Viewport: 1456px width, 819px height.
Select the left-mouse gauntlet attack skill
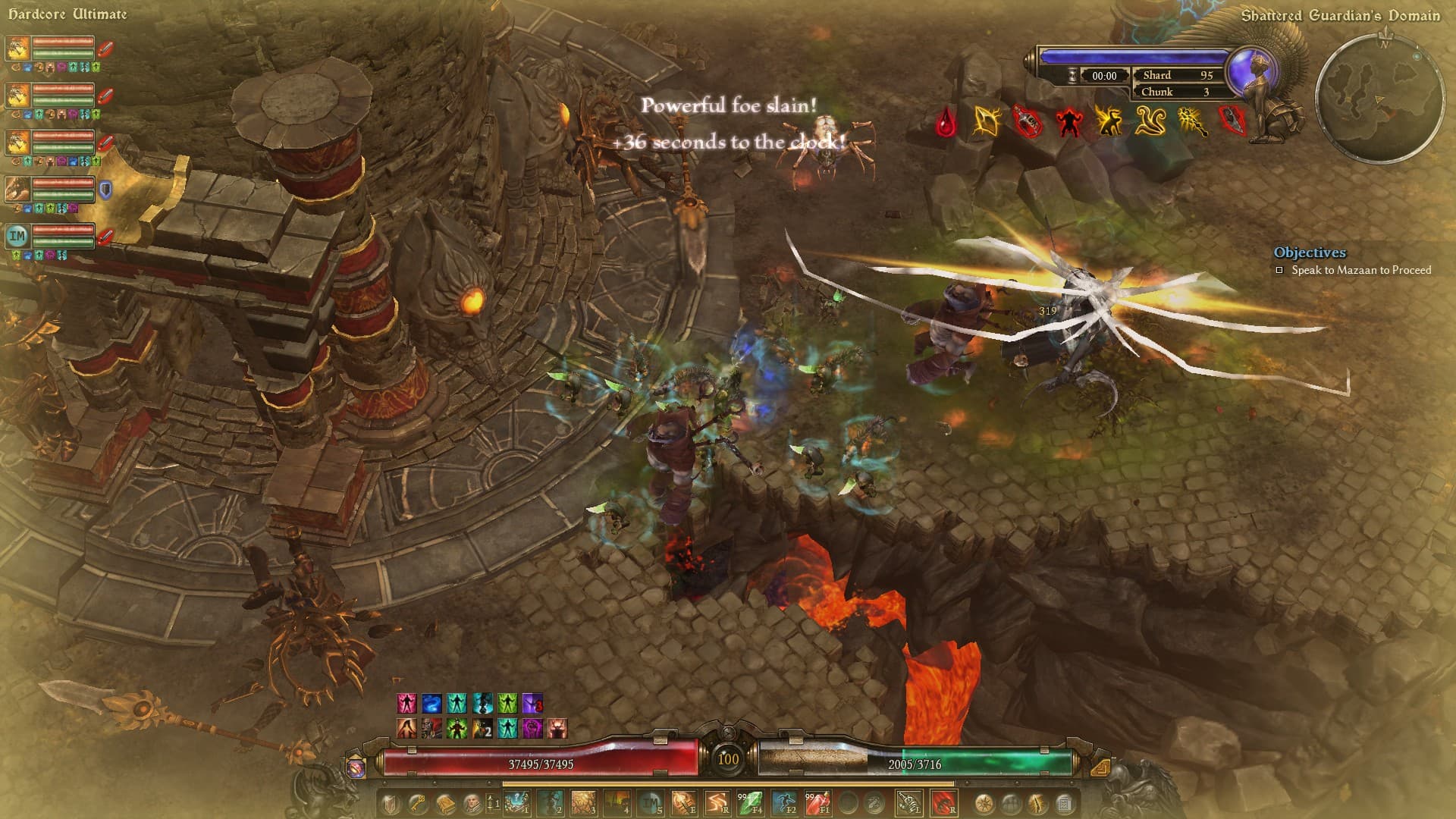908,802
